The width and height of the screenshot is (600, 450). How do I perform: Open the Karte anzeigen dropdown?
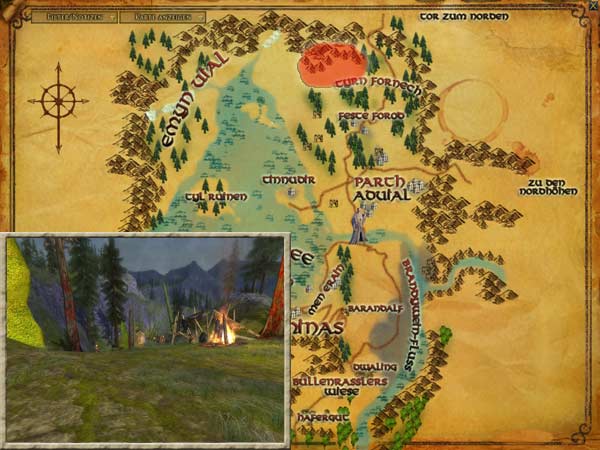tap(167, 17)
